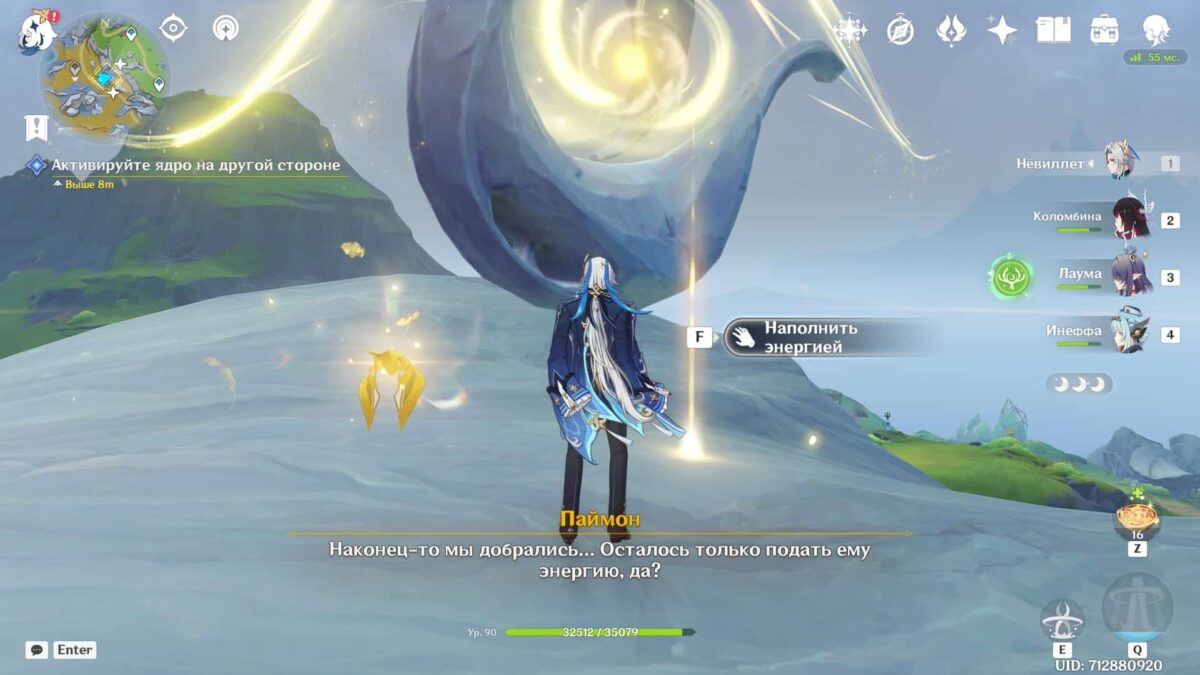The width and height of the screenshot is (1200, 675).
Task: Open the circular minimap
Action: click(104, 75)
